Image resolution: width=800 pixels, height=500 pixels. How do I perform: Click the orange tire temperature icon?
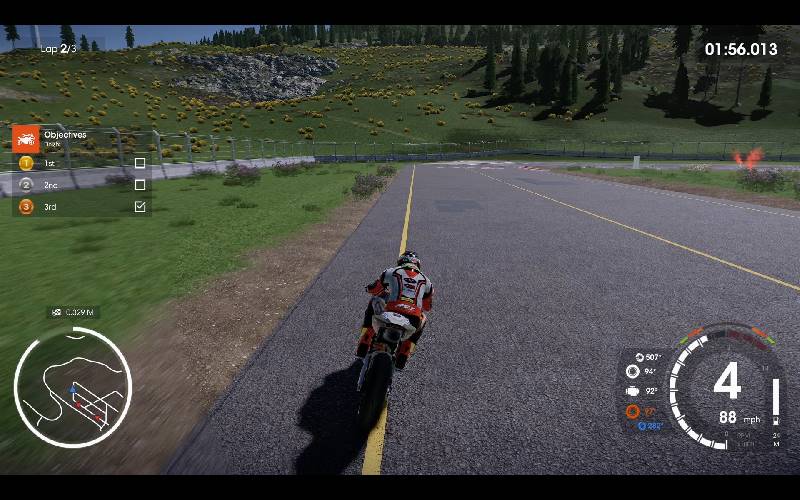(632, 411)
